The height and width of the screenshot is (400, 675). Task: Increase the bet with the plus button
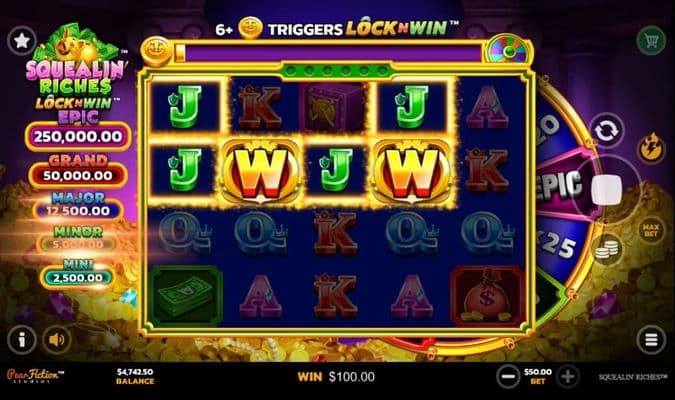(568, 377)
